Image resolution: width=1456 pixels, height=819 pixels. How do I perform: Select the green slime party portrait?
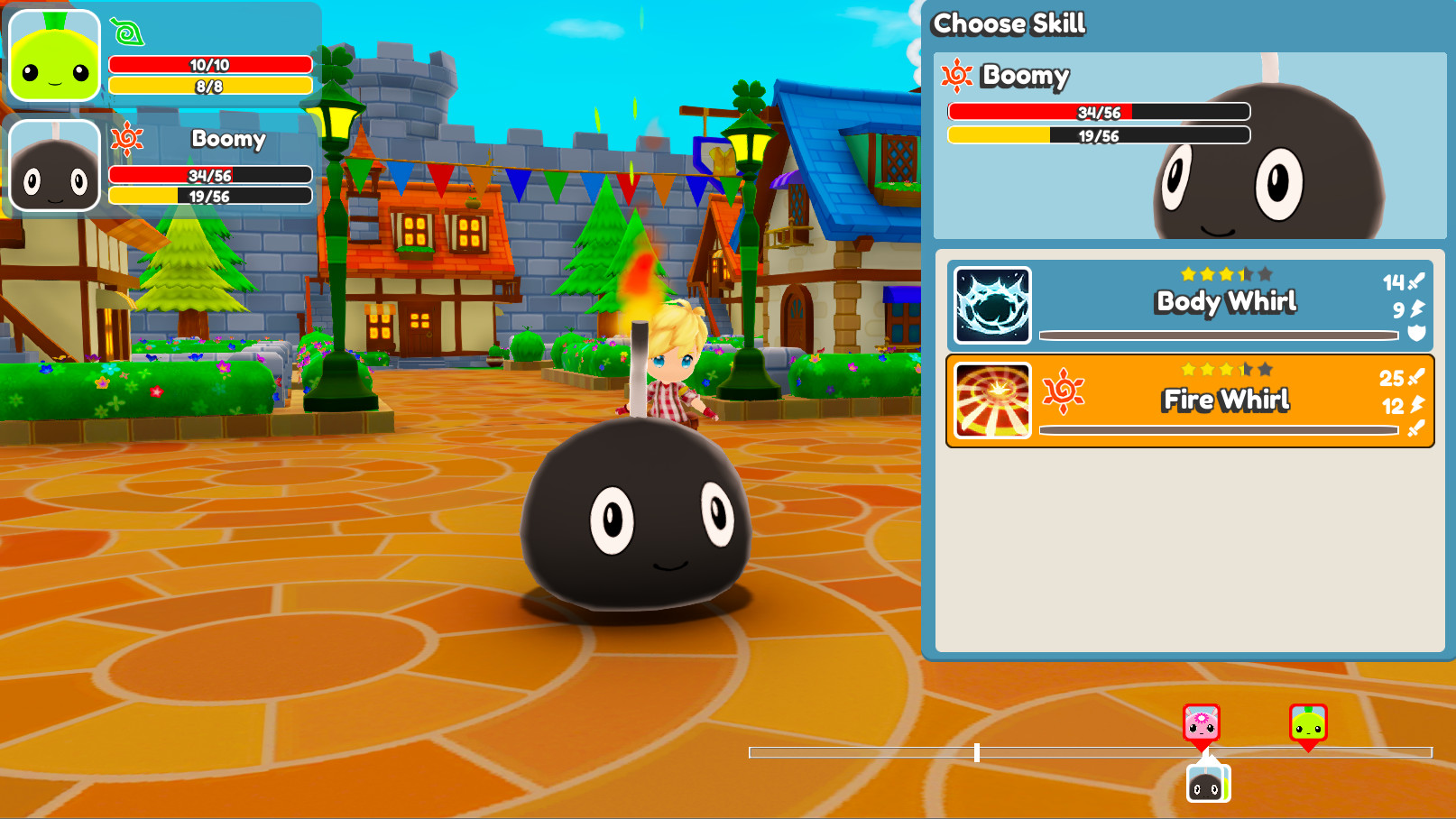(55, 56)
